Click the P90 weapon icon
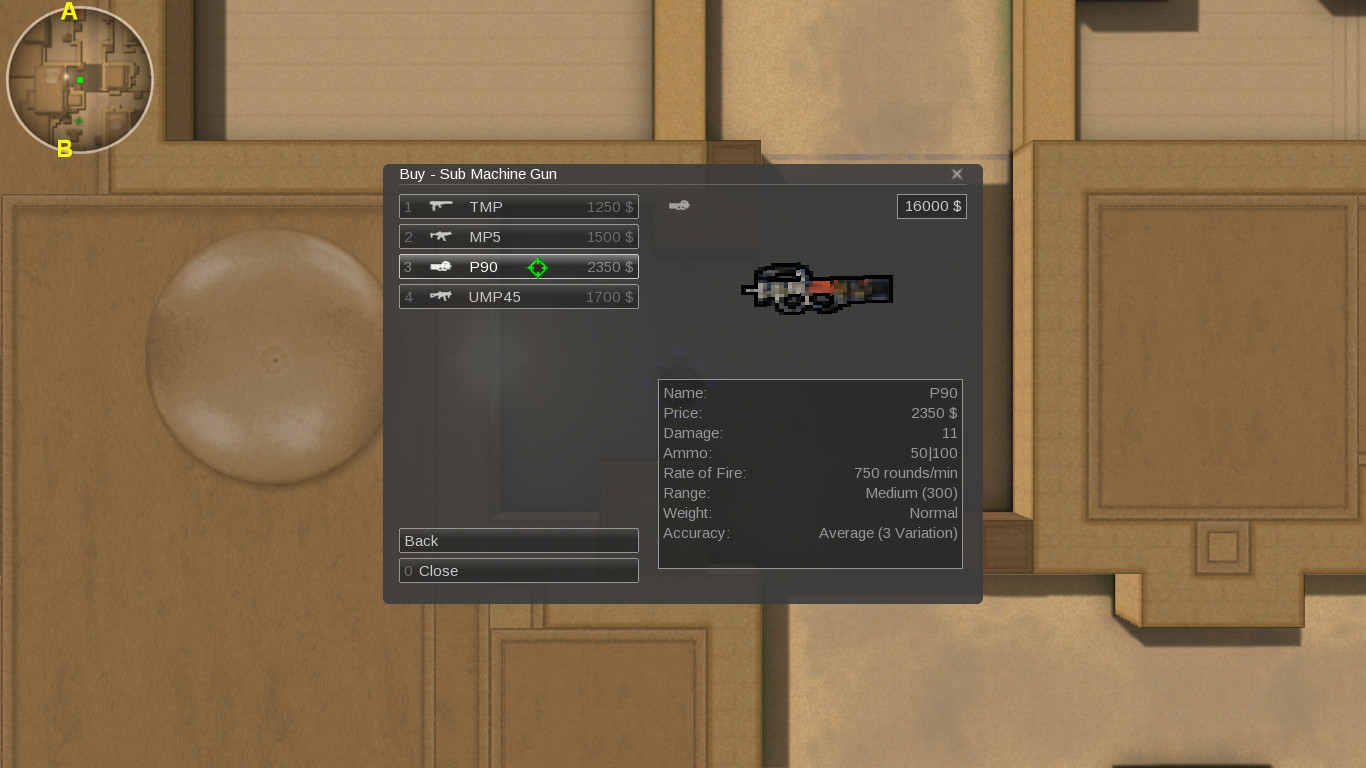Viewport: 1366px width, 768px height. [440, 266]
